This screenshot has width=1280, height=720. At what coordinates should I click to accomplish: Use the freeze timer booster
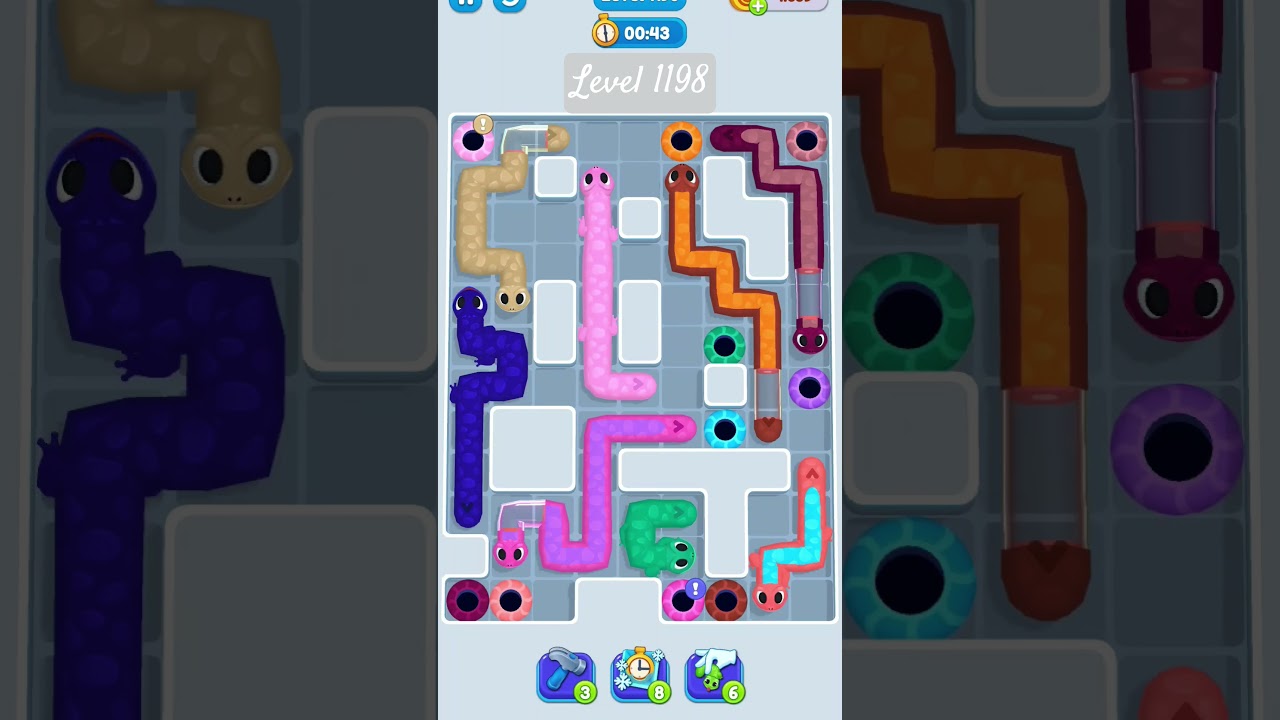641,672
